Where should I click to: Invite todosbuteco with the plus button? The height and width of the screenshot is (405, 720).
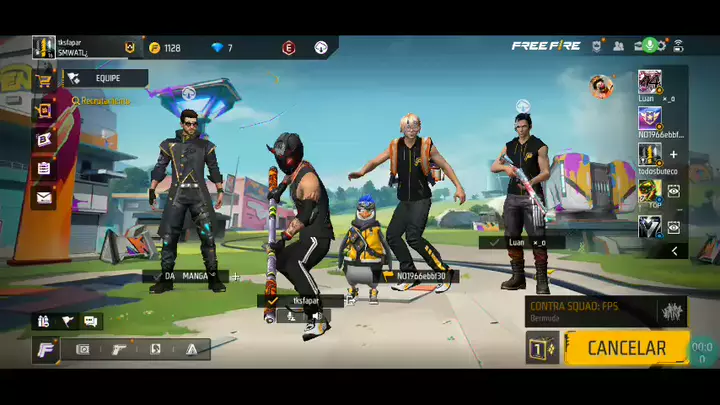(x=673, y=154)
